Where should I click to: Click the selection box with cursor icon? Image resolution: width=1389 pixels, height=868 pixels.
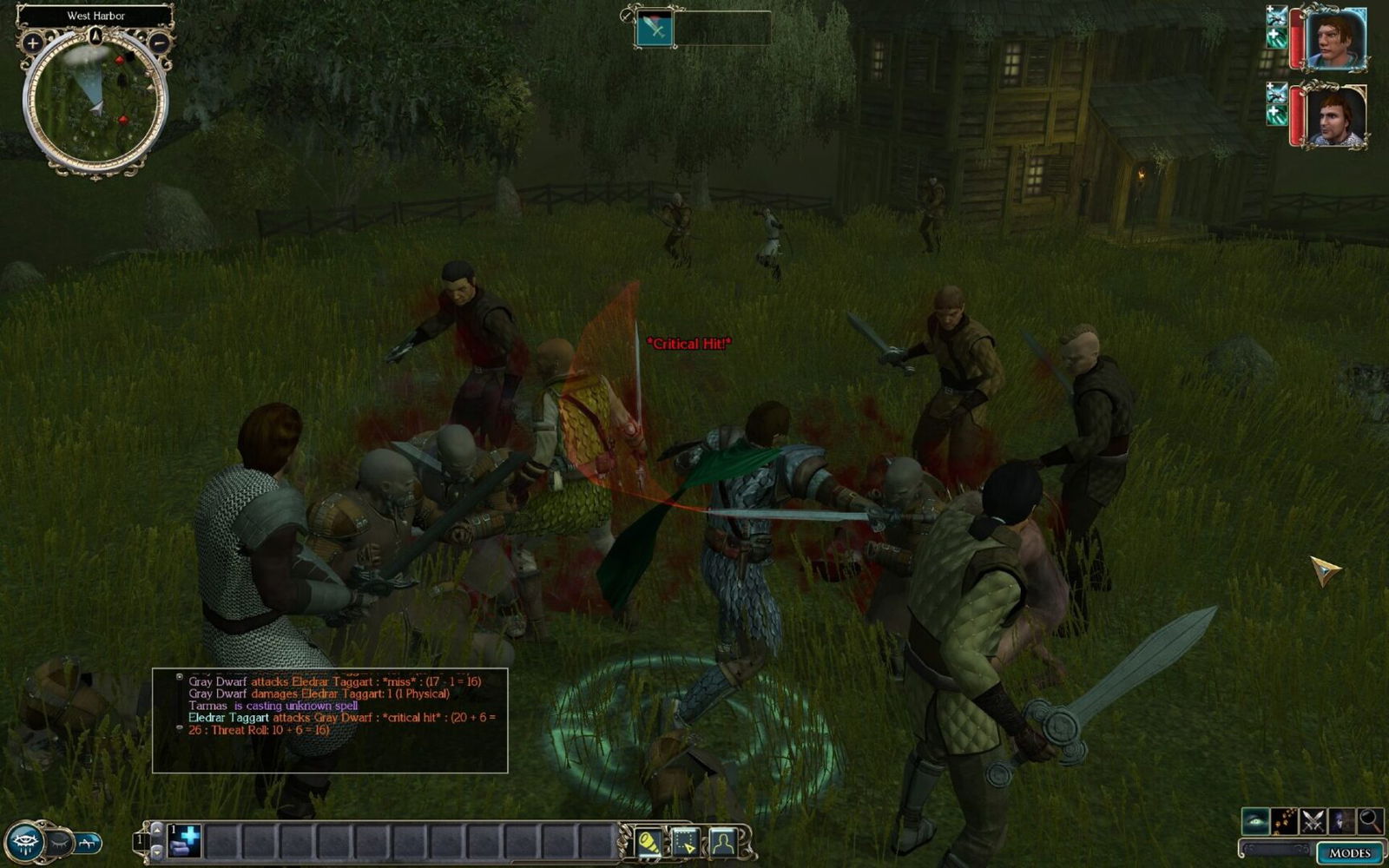click(x=686, y=842)
